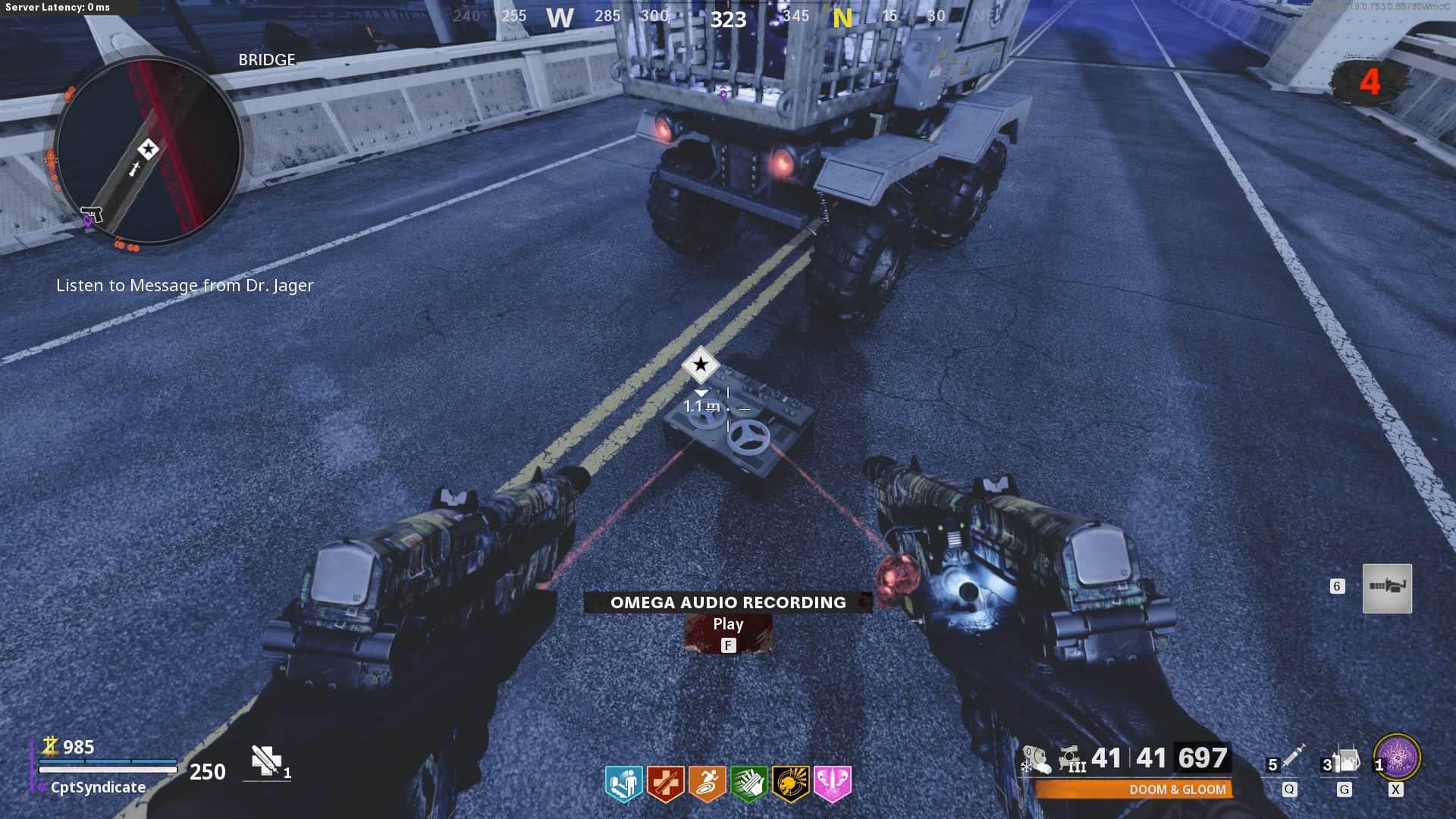Select the orange running man perk icon
Screen dimensions: 1456x819
(x=707, y=783)
